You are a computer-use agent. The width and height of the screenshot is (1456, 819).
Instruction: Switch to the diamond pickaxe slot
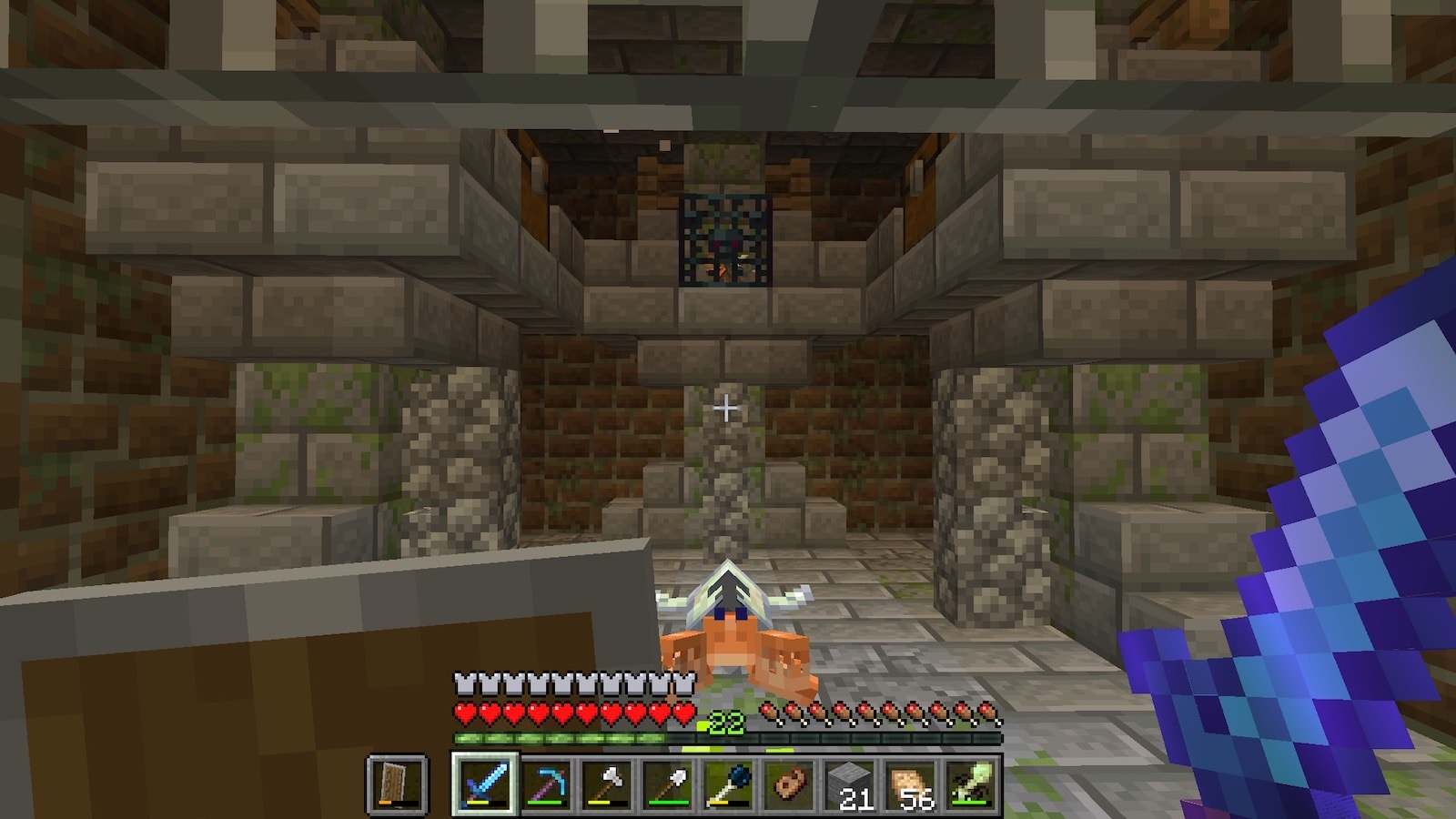coord(545,784)
